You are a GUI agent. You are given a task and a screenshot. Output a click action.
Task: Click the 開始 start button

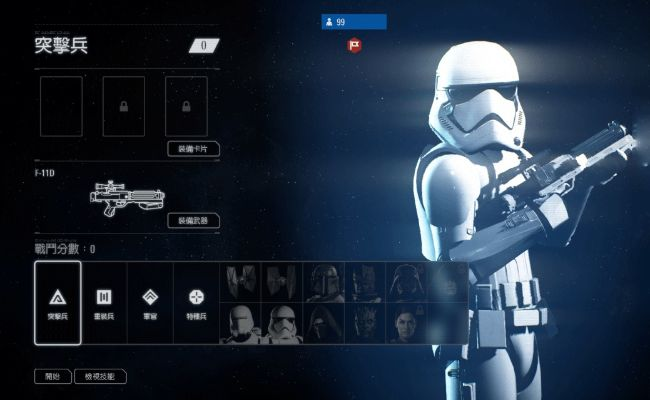53,377
